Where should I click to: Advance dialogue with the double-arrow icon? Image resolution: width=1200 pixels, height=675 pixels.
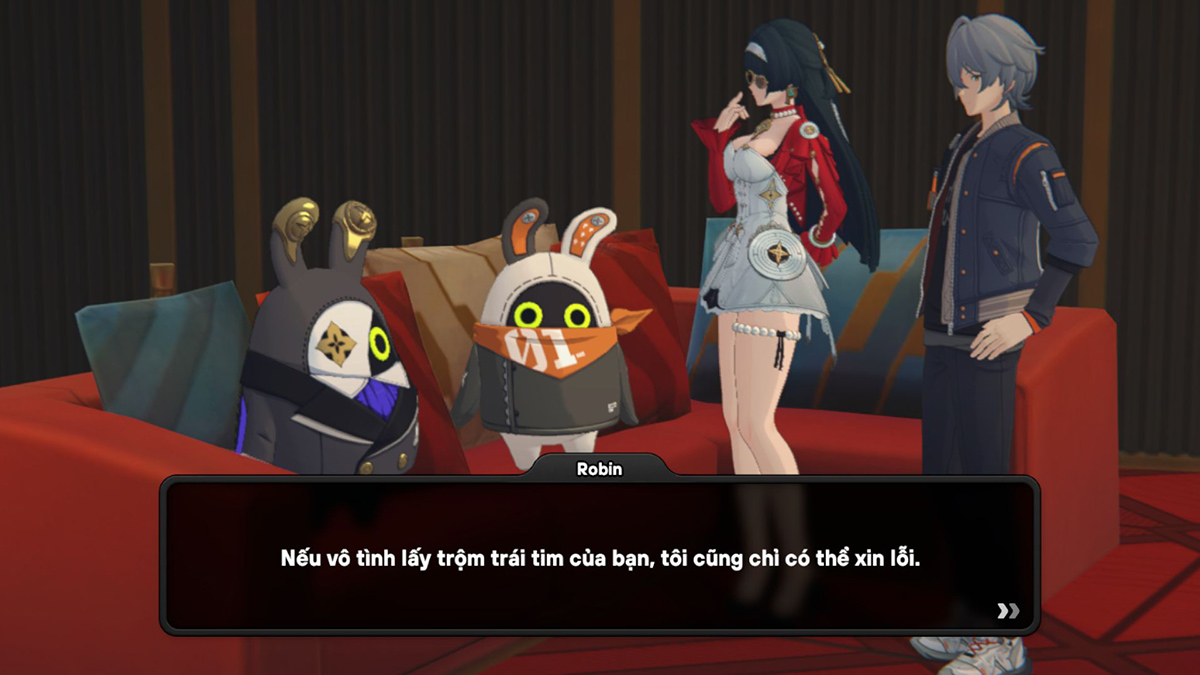(x=1008, y=611)
